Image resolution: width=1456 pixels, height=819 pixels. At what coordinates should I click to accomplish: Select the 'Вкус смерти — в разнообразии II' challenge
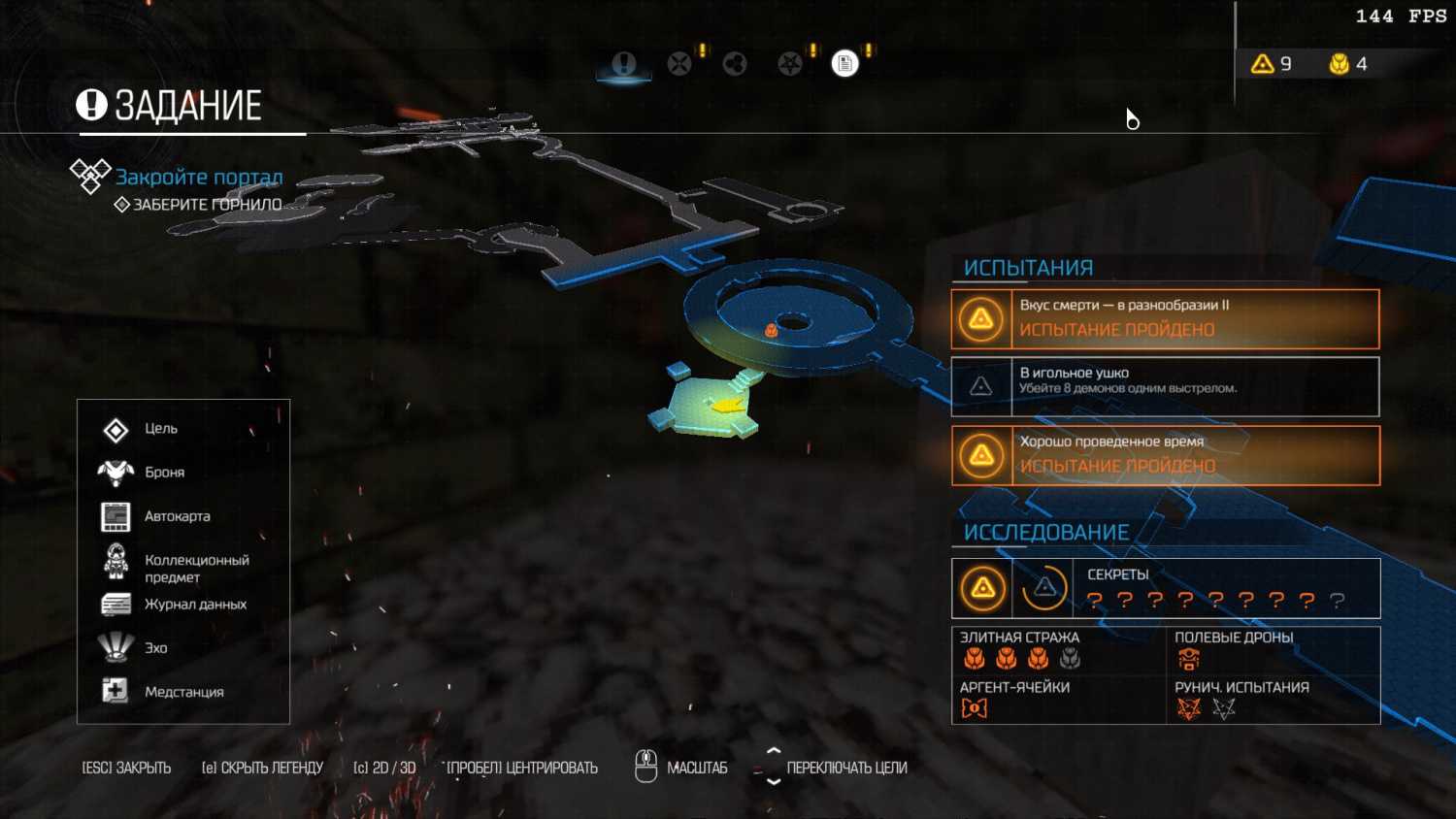[1165, 318]
